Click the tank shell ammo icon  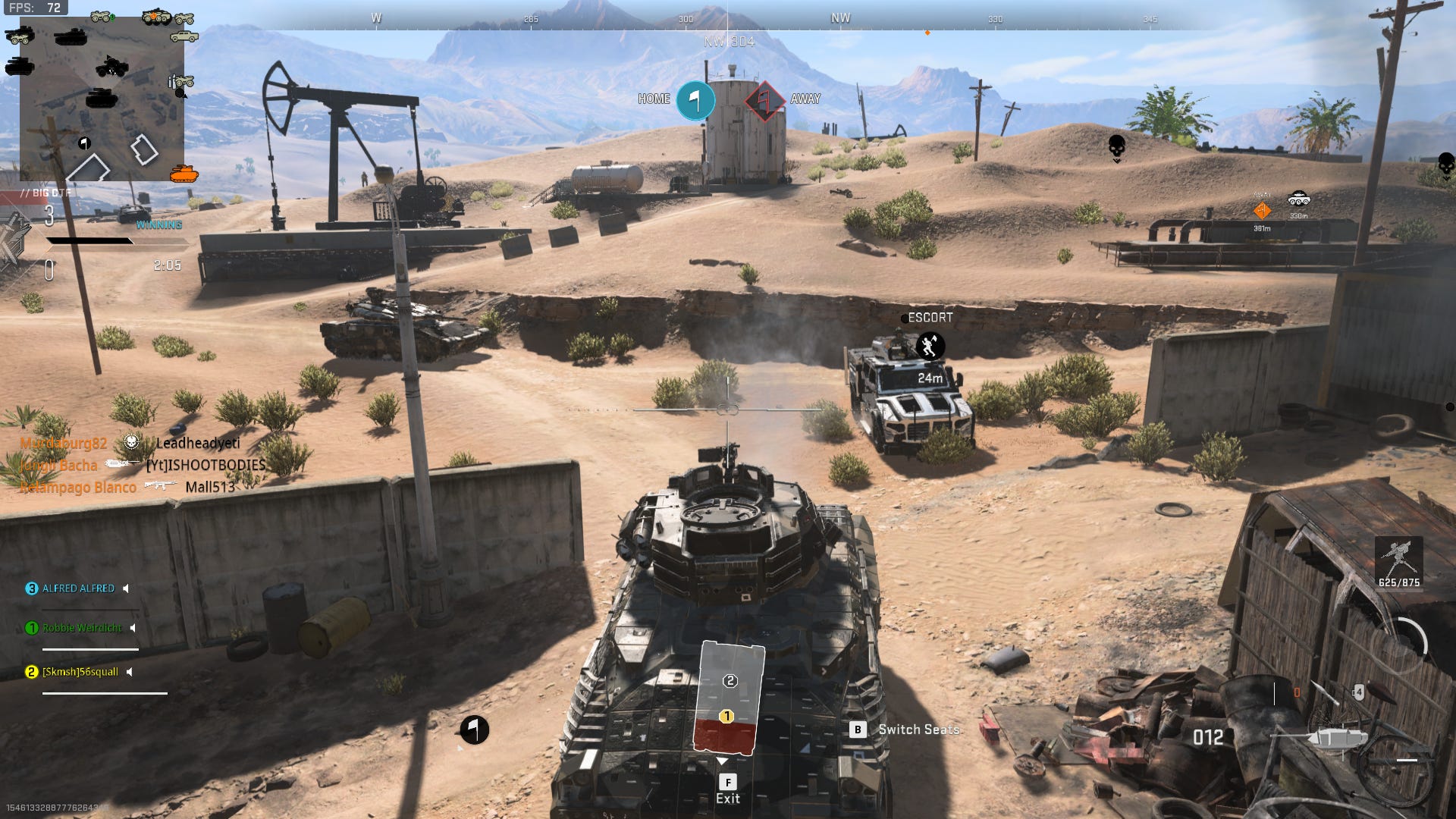pos(1338,738)
